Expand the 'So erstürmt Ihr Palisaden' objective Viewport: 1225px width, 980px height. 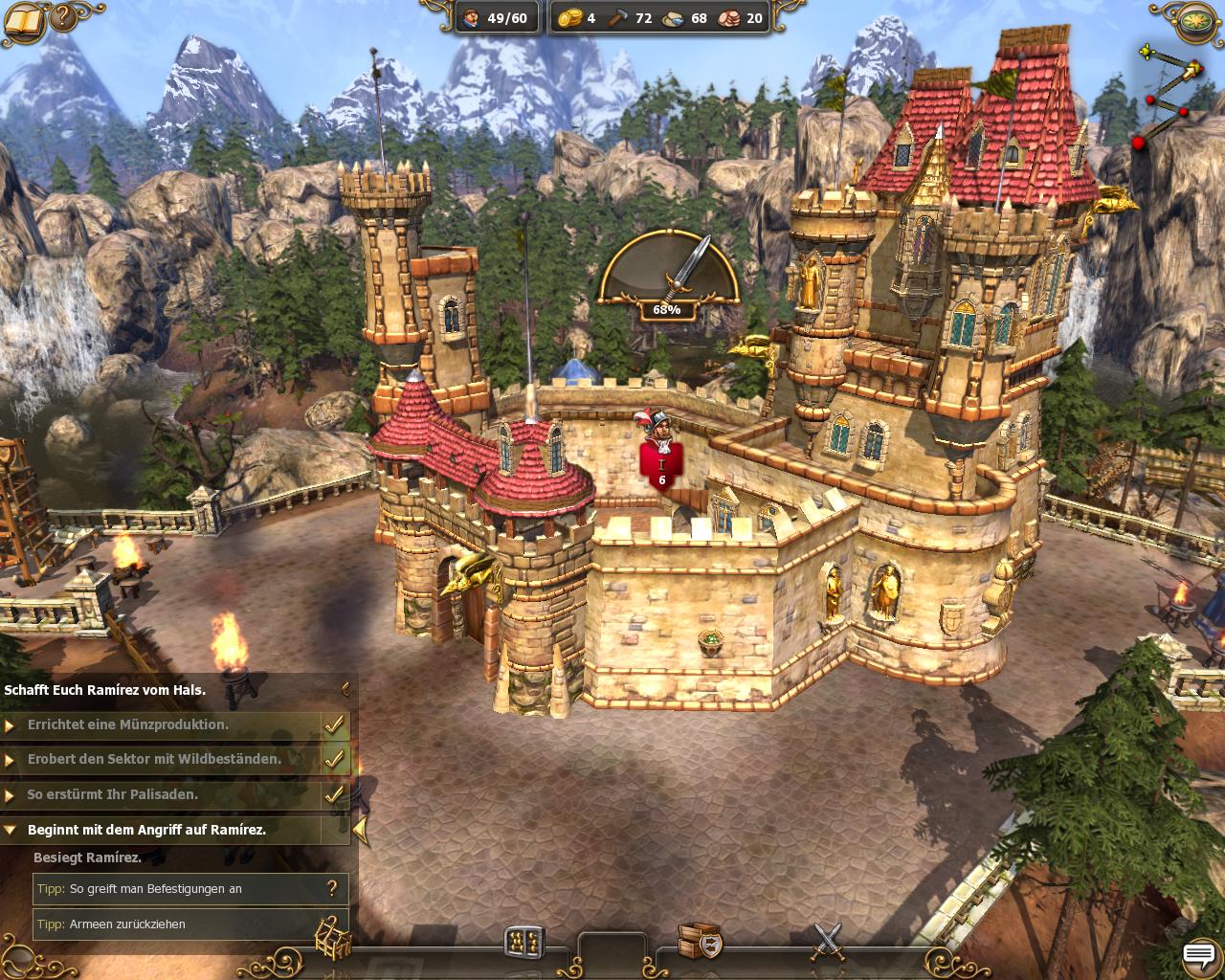[11, 795]
